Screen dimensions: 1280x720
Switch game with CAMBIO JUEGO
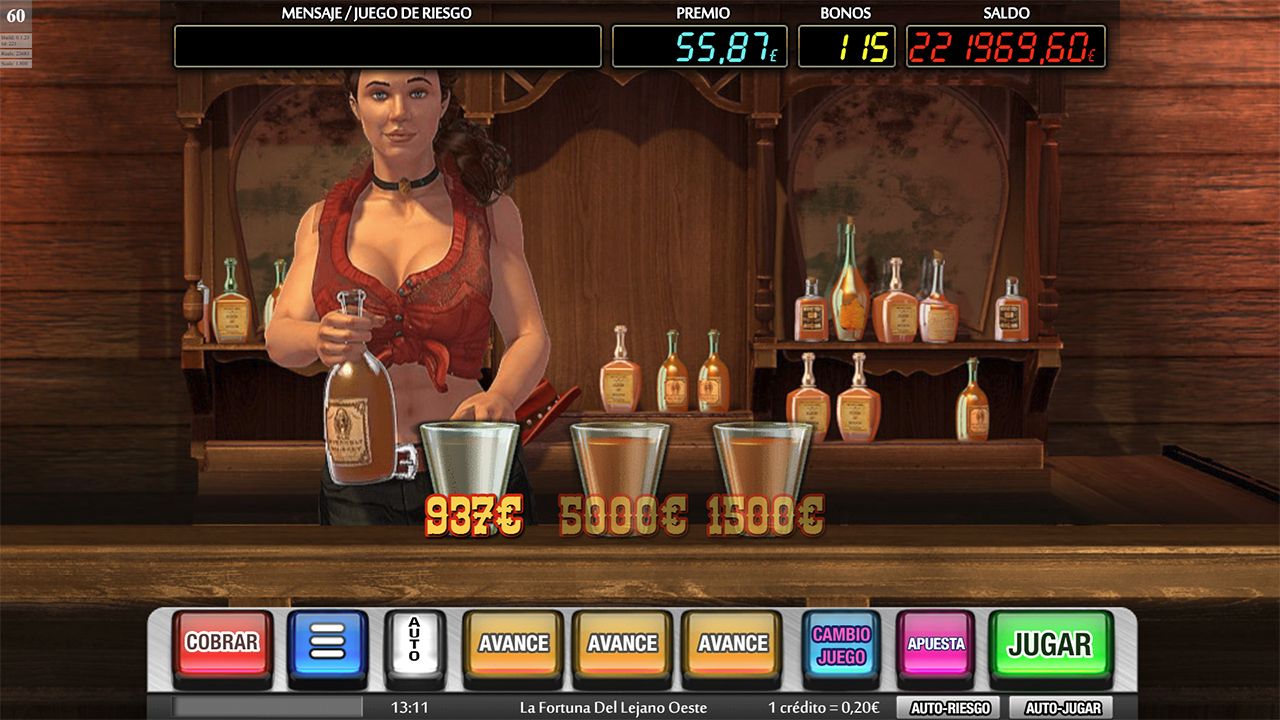841,645
